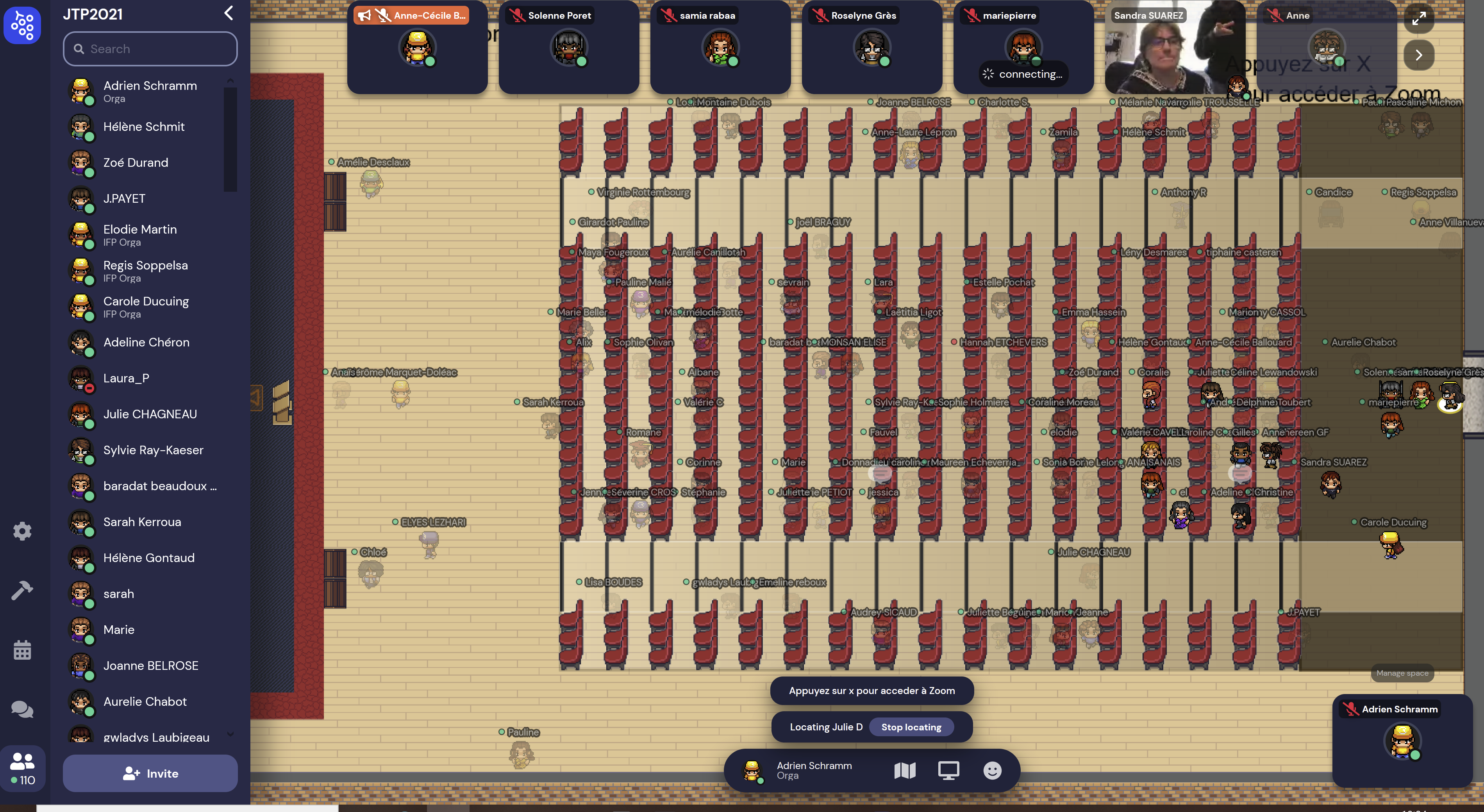
Task: Collapse the JTP2021 participants sidebar
Action: pos(229,13)
